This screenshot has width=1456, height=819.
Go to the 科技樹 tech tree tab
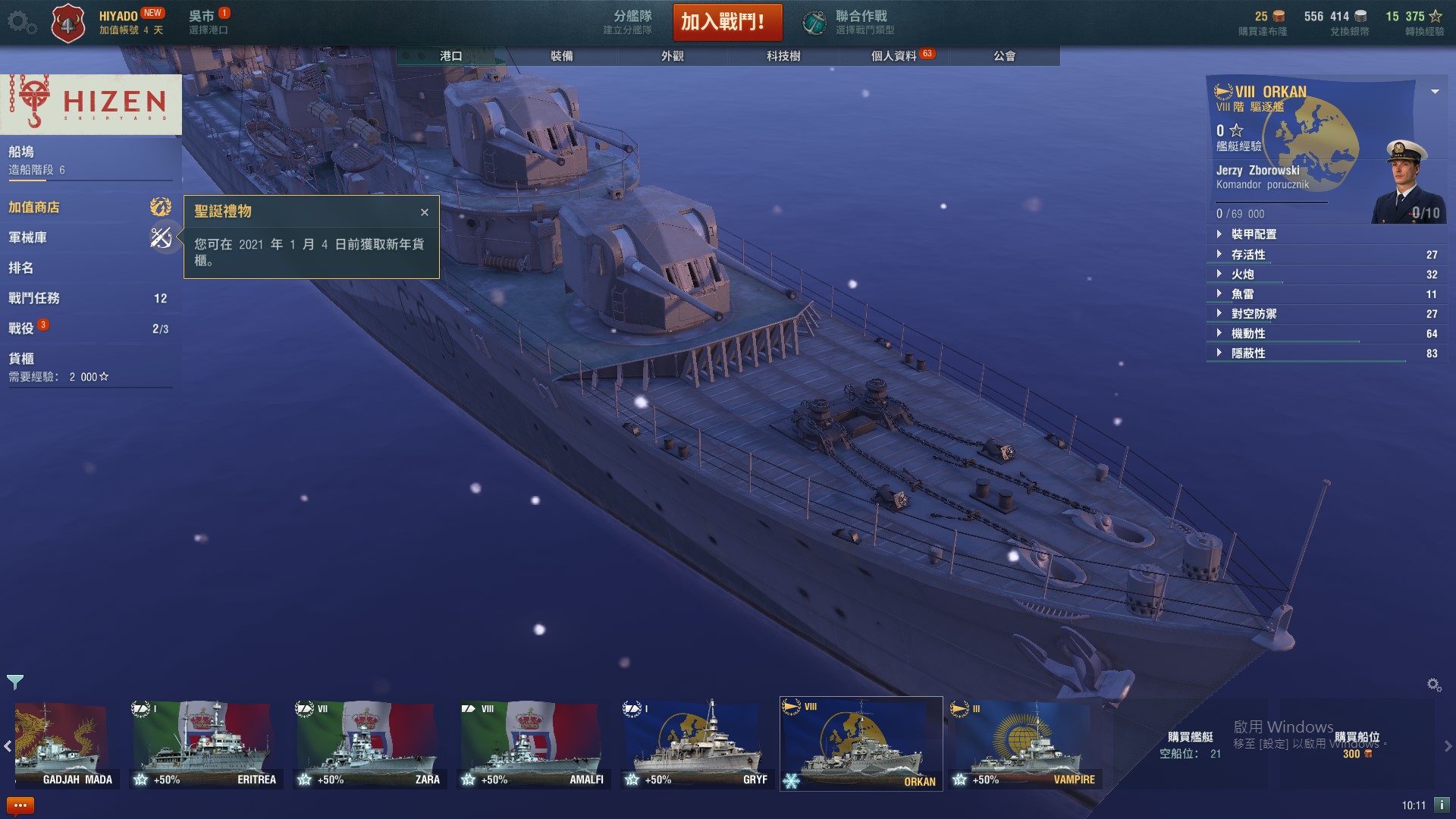point(783,56)
